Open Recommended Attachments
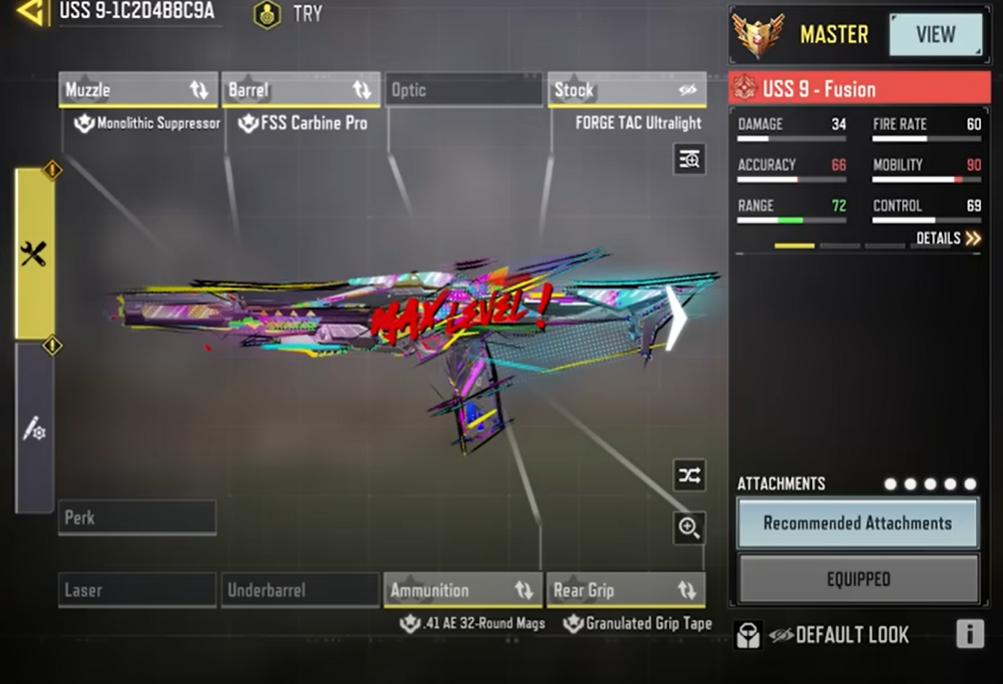This screenshot has height=684, width=1003. coord(857,523)
